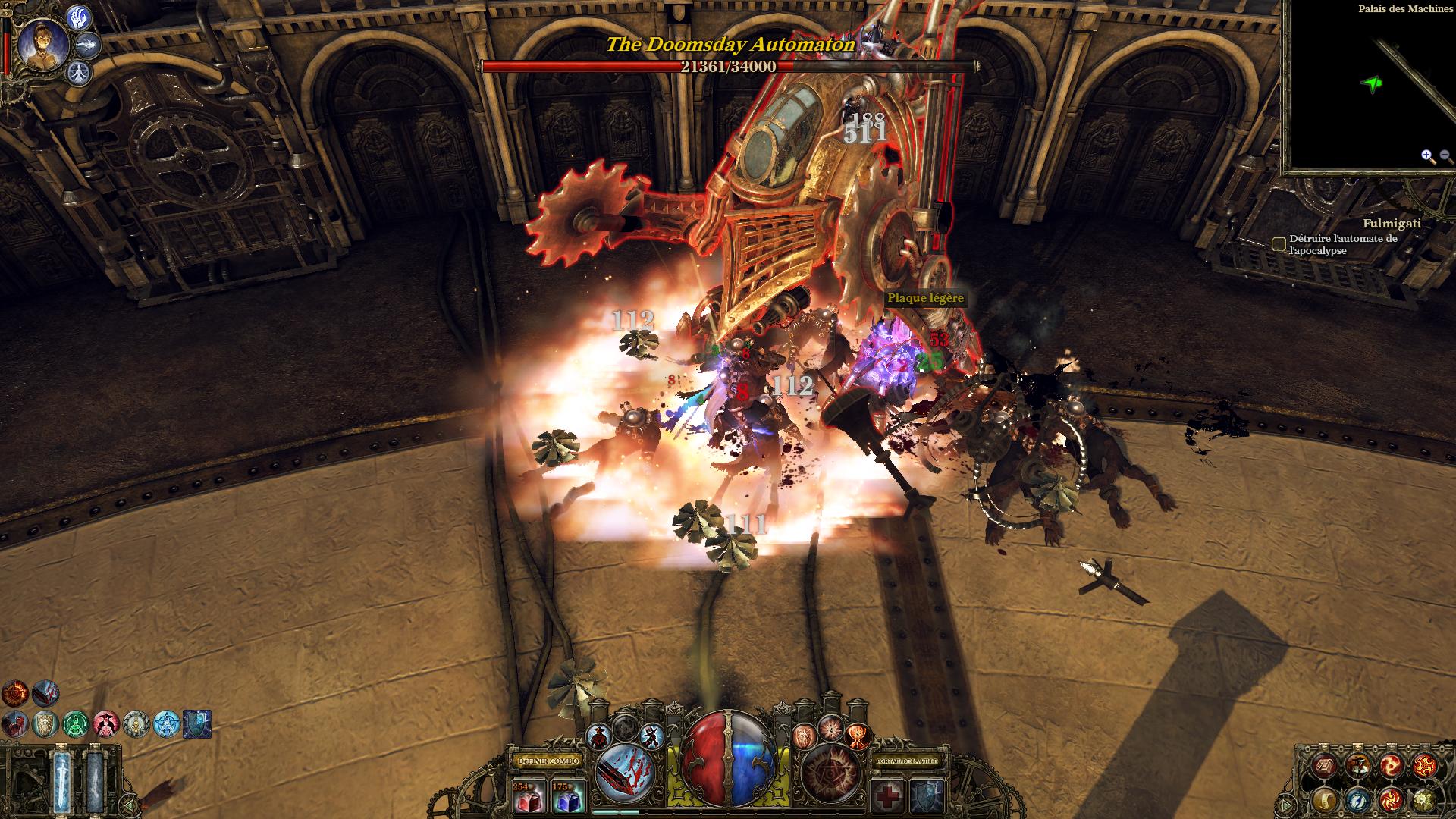Image resolution: width=1456 pixels, height=819 pixels.
Task: Zoom in the minimap
Action: click(1427, 157)
